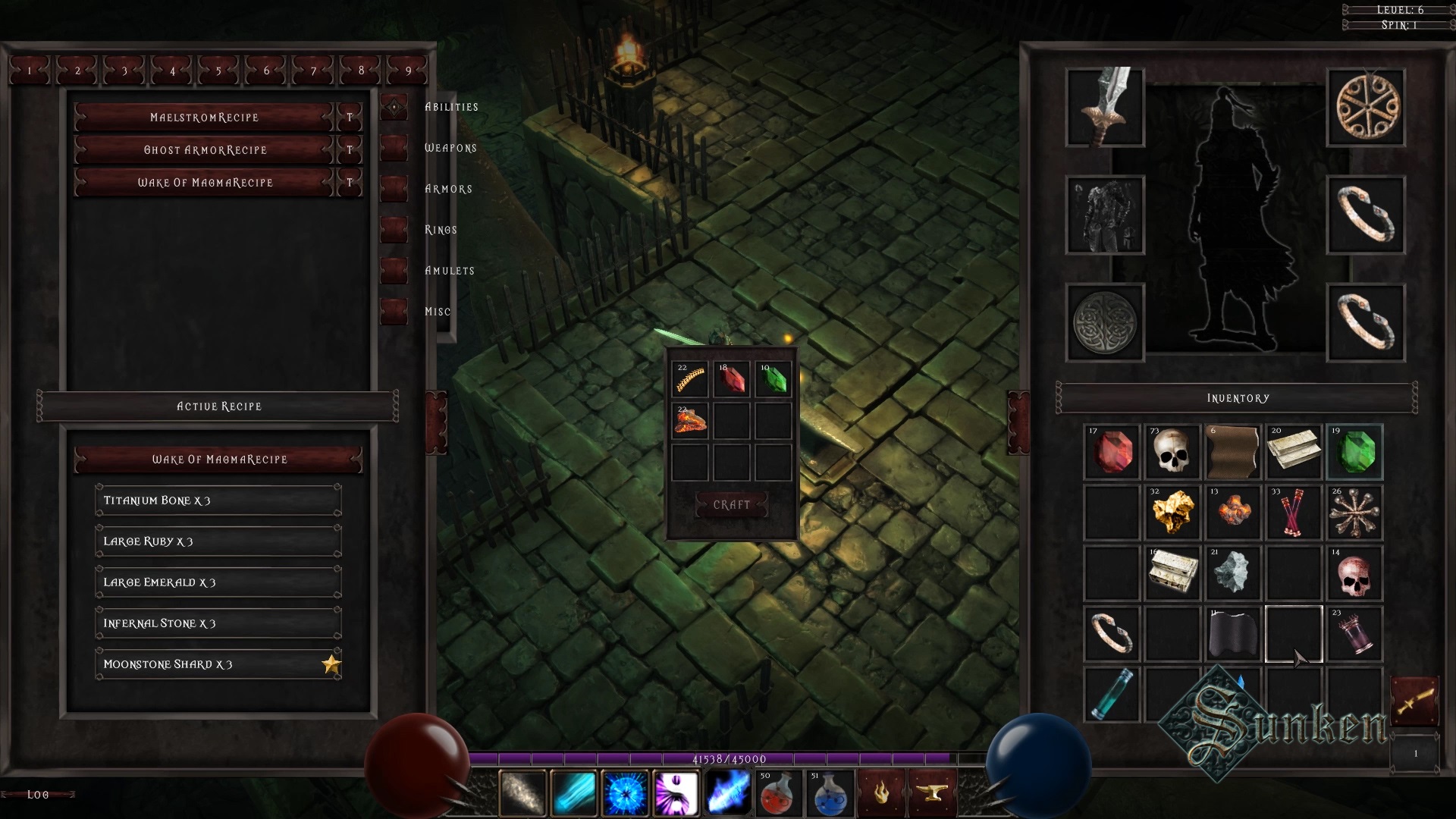Switch to recipe tab 5

[218, 70]
